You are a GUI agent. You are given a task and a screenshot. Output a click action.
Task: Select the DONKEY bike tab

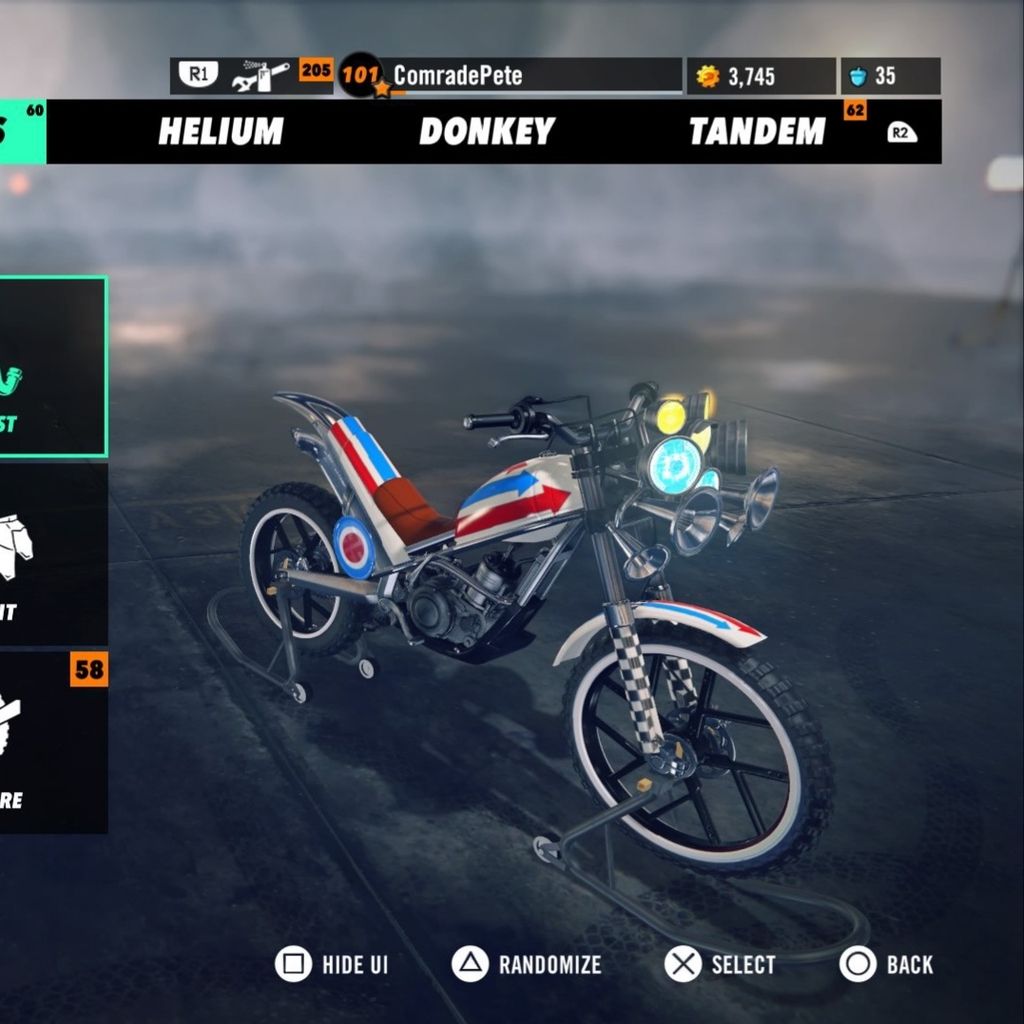(486, 131)
